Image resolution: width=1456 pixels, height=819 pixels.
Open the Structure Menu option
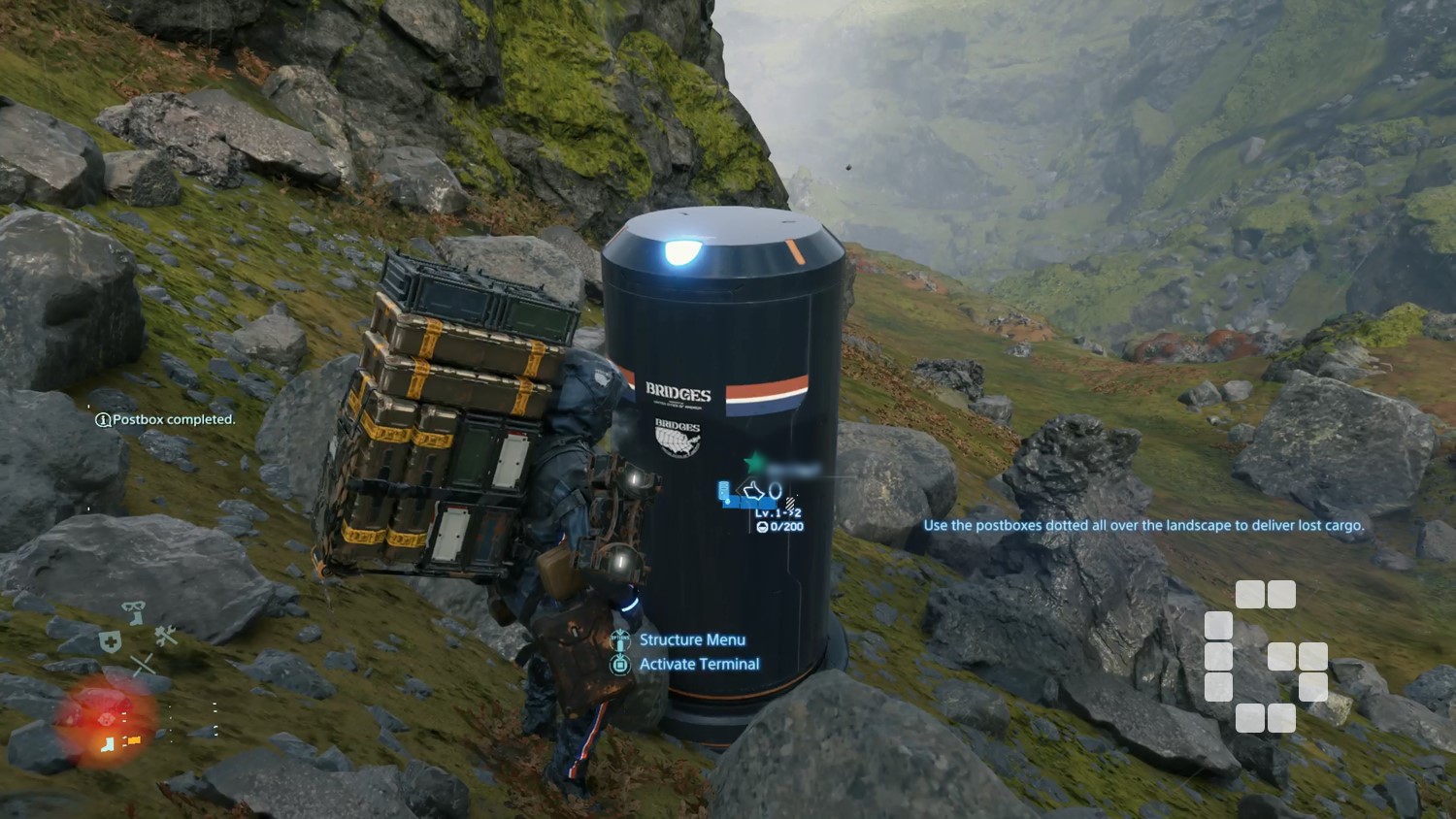coord(691,639)
